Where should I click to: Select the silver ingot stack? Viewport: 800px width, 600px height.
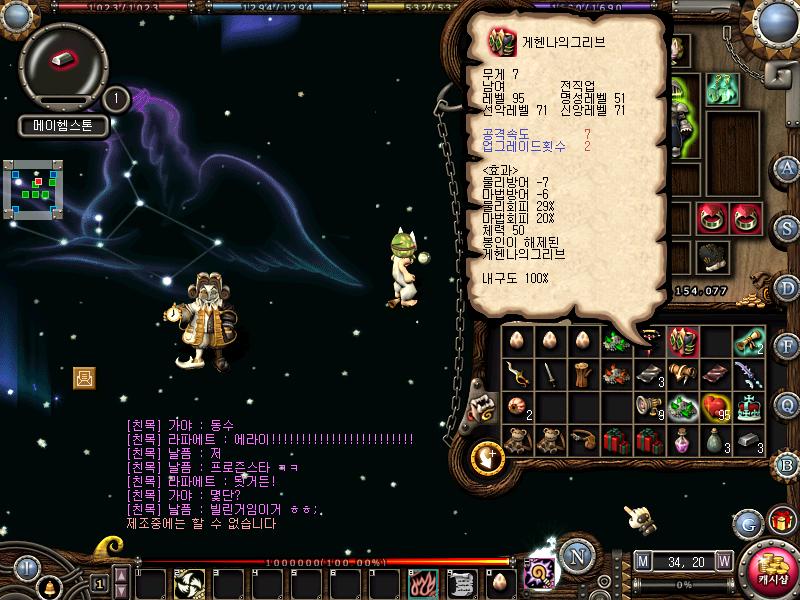(x=749, y=440)
